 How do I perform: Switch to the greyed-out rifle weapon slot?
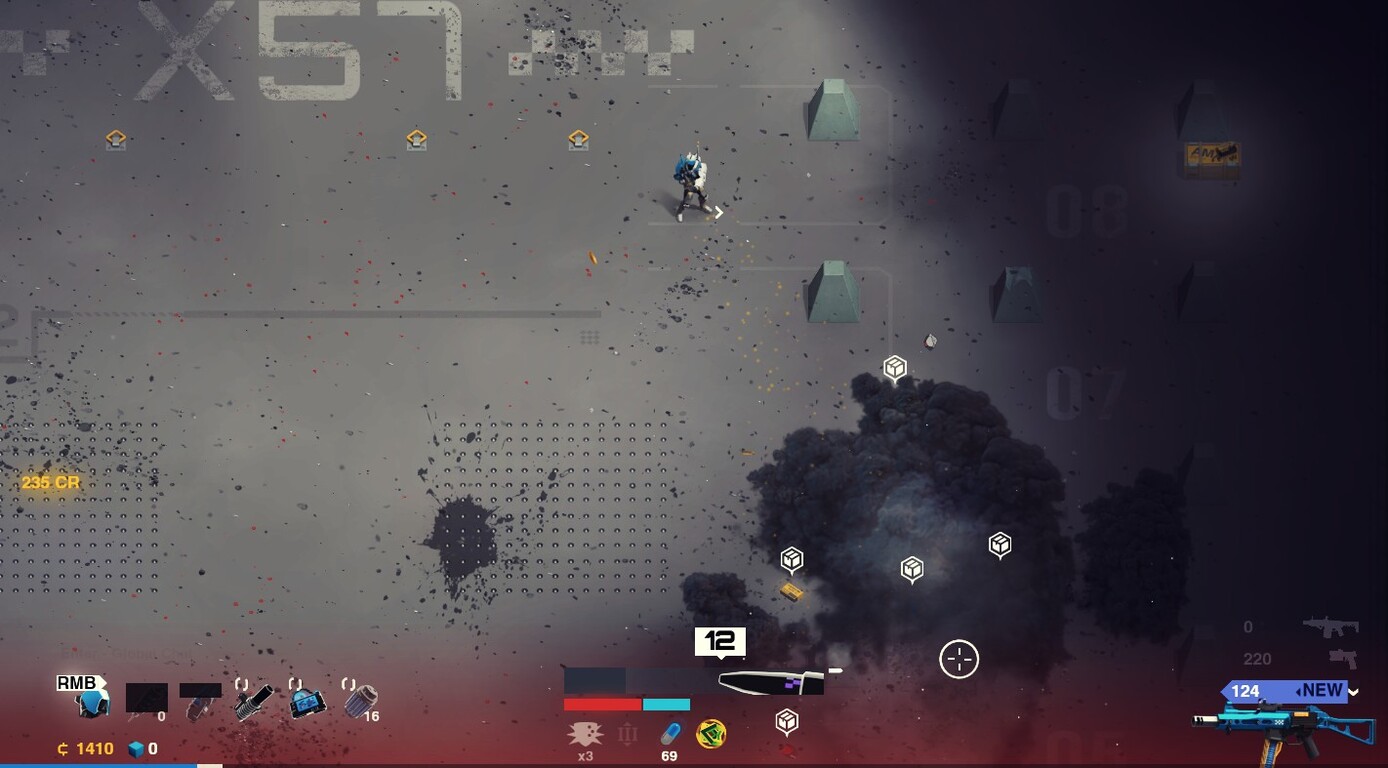1330,626
